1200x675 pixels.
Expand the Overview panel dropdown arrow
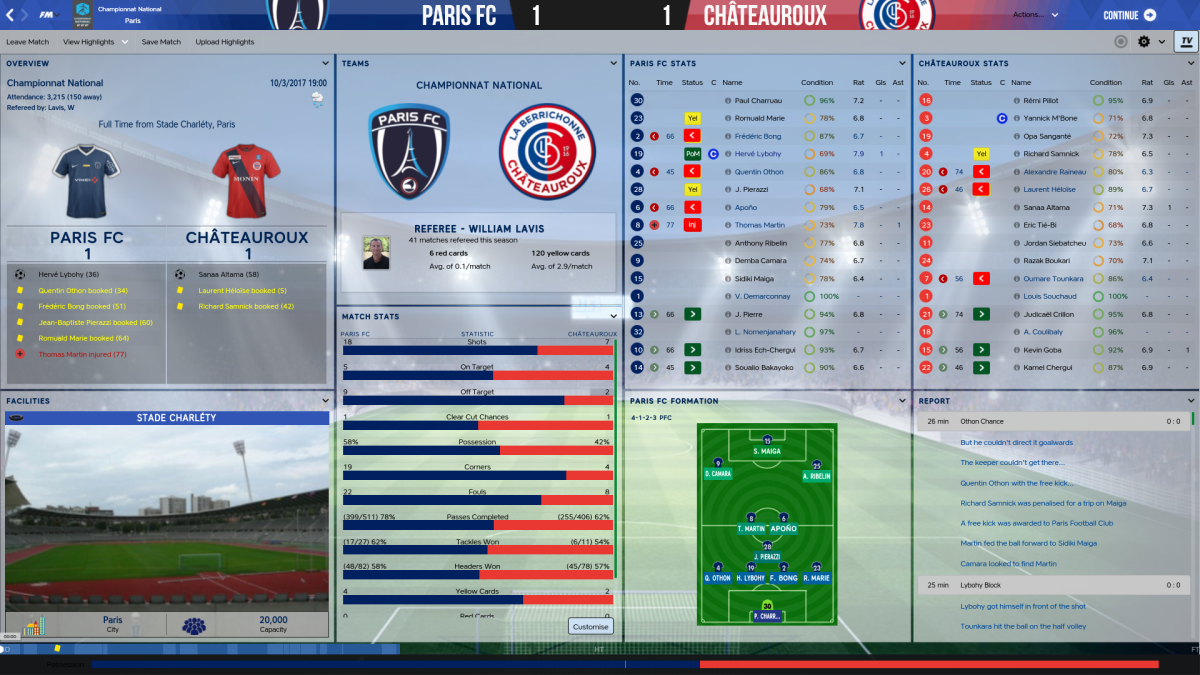326,63
